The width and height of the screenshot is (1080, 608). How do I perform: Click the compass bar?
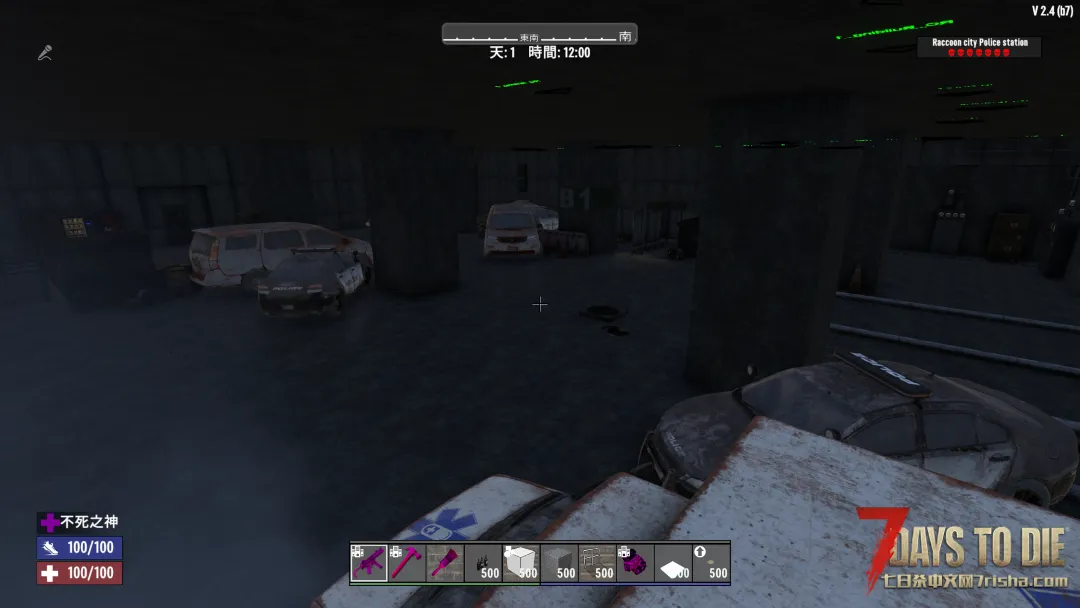pyautogui.click(x=539, y=35)
